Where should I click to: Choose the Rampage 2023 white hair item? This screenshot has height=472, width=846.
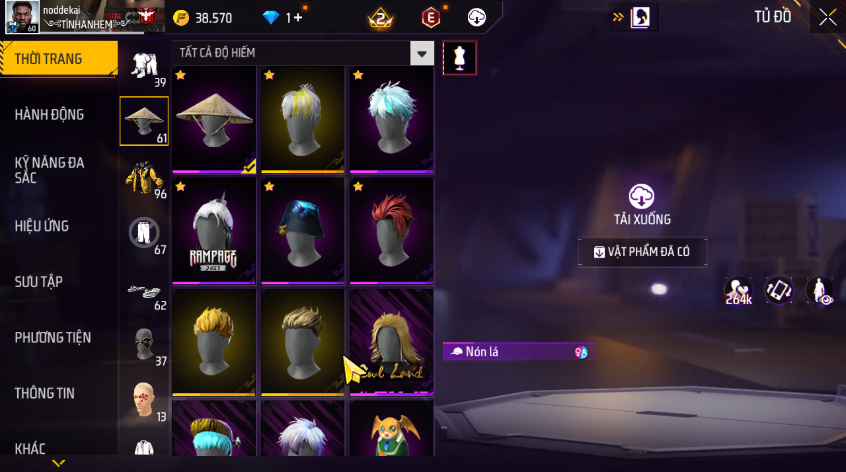pyautogui.click(x=214, y=230)
